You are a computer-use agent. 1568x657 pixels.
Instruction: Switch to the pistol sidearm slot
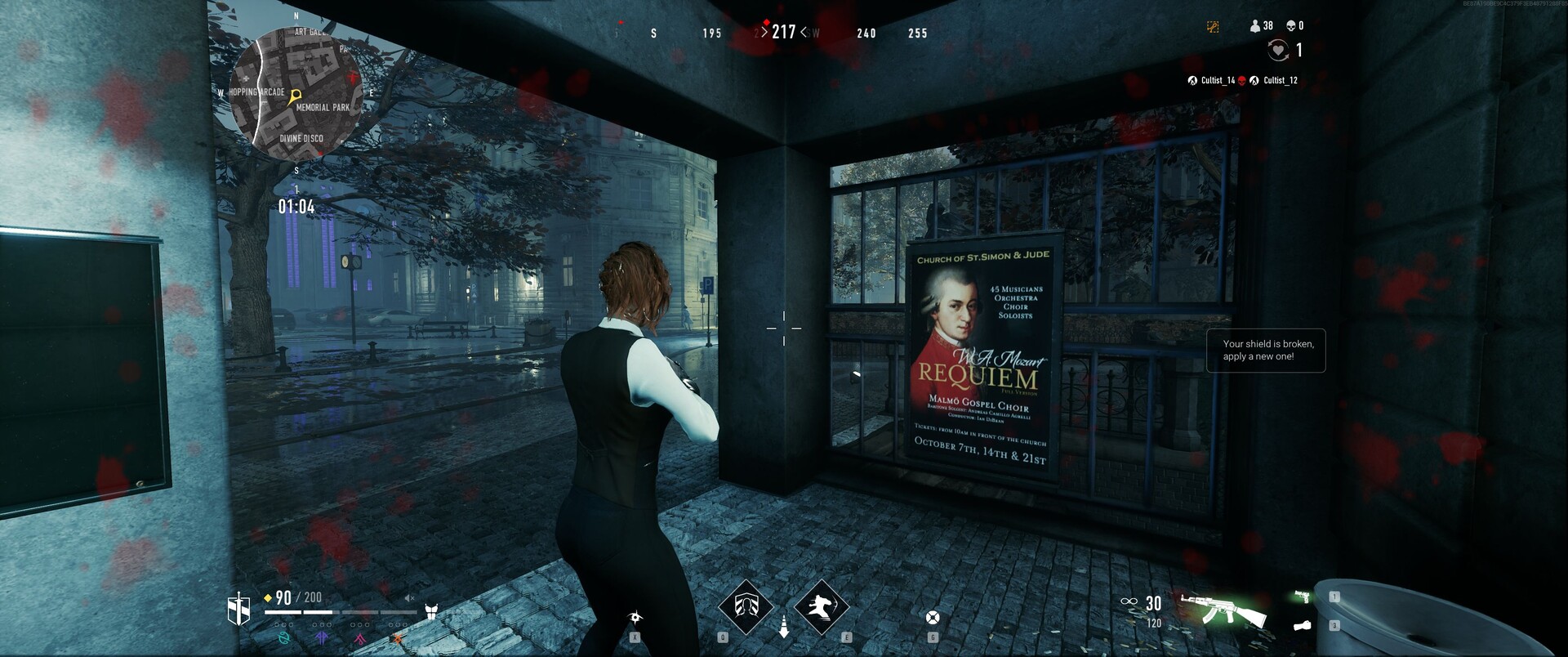point(1303,597)
